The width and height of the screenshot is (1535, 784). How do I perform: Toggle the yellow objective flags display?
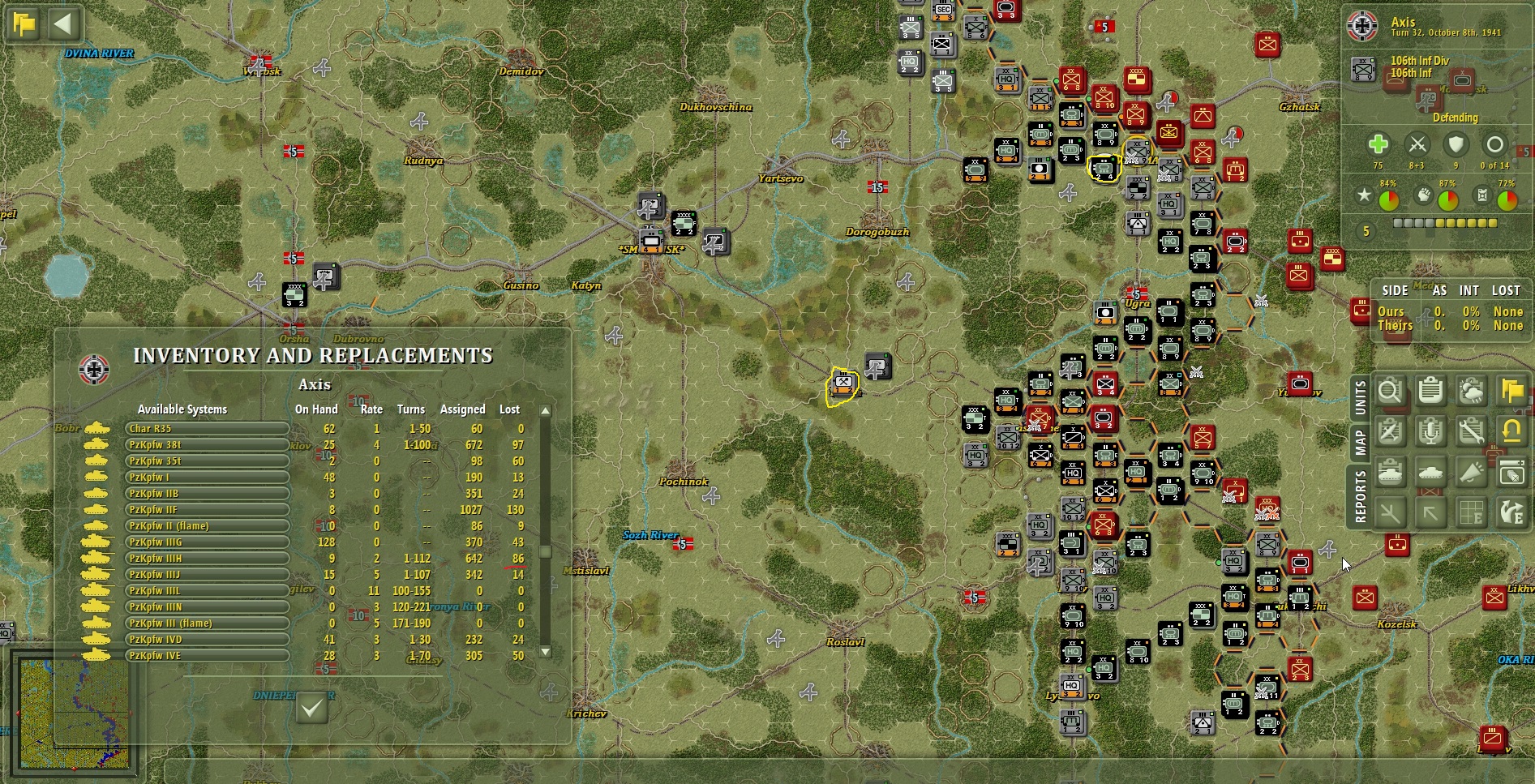(1511, 392)
